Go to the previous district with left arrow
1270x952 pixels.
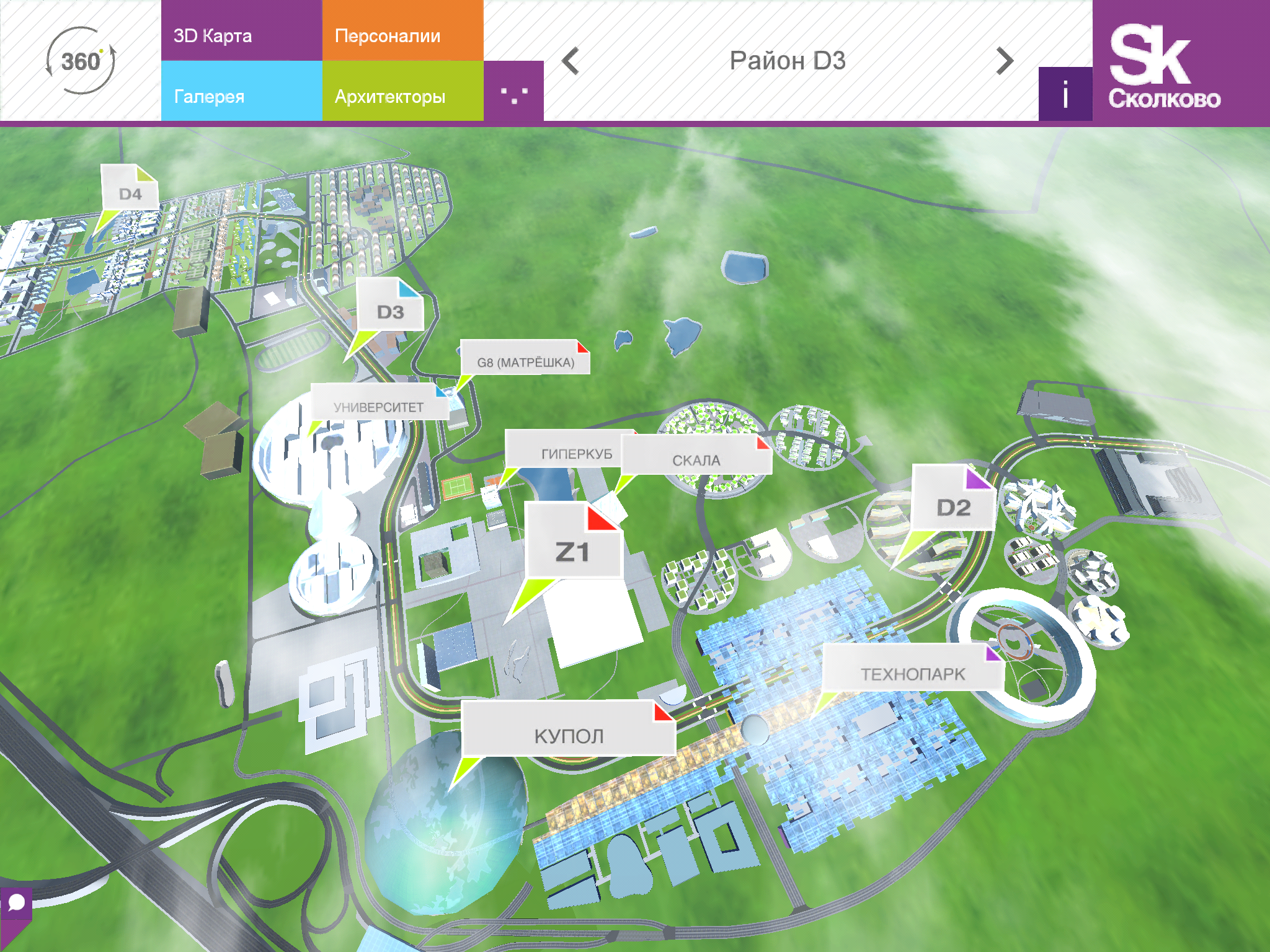571,61
